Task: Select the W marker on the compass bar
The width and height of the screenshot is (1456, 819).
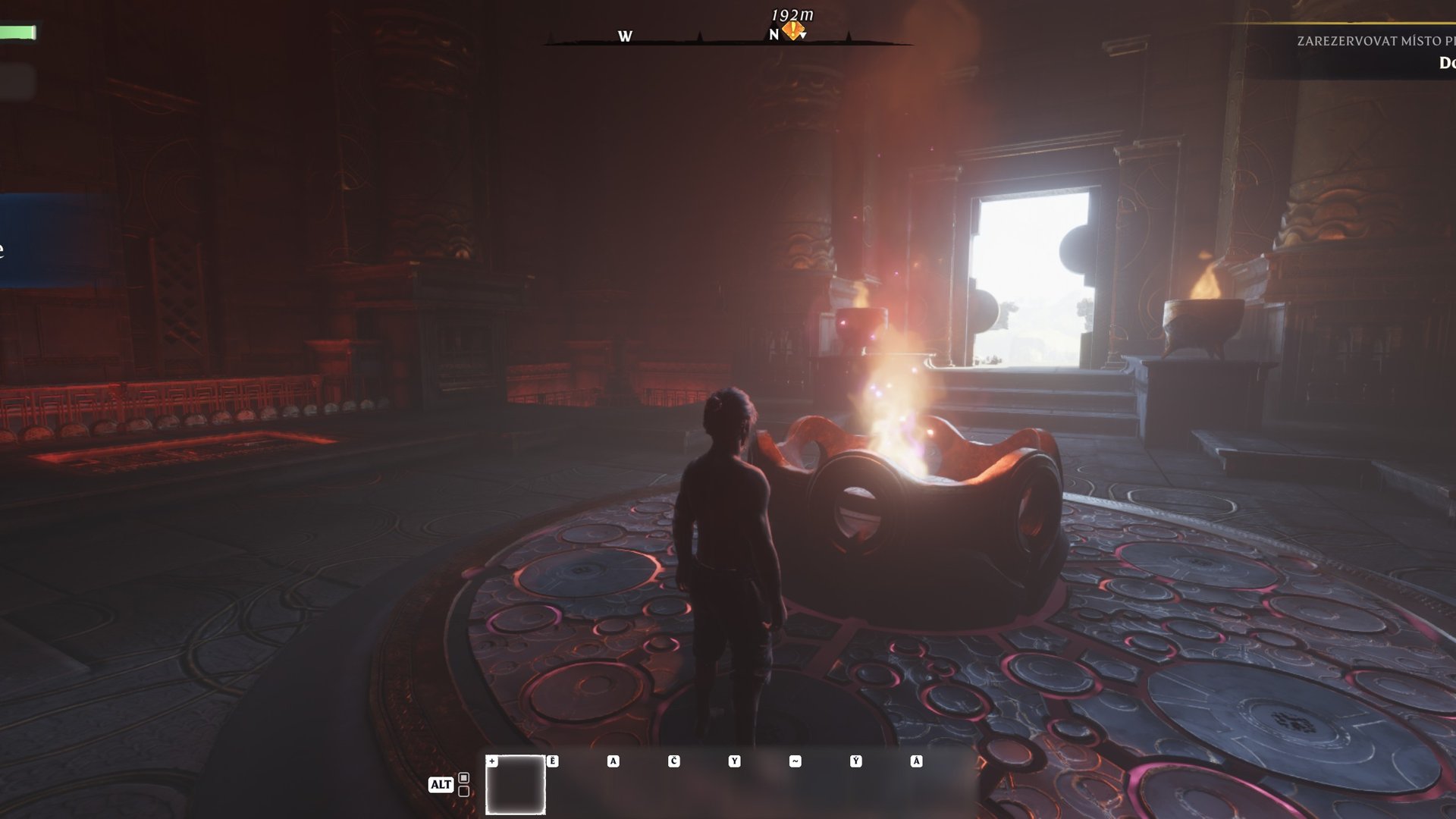Action: click(624, 35)
